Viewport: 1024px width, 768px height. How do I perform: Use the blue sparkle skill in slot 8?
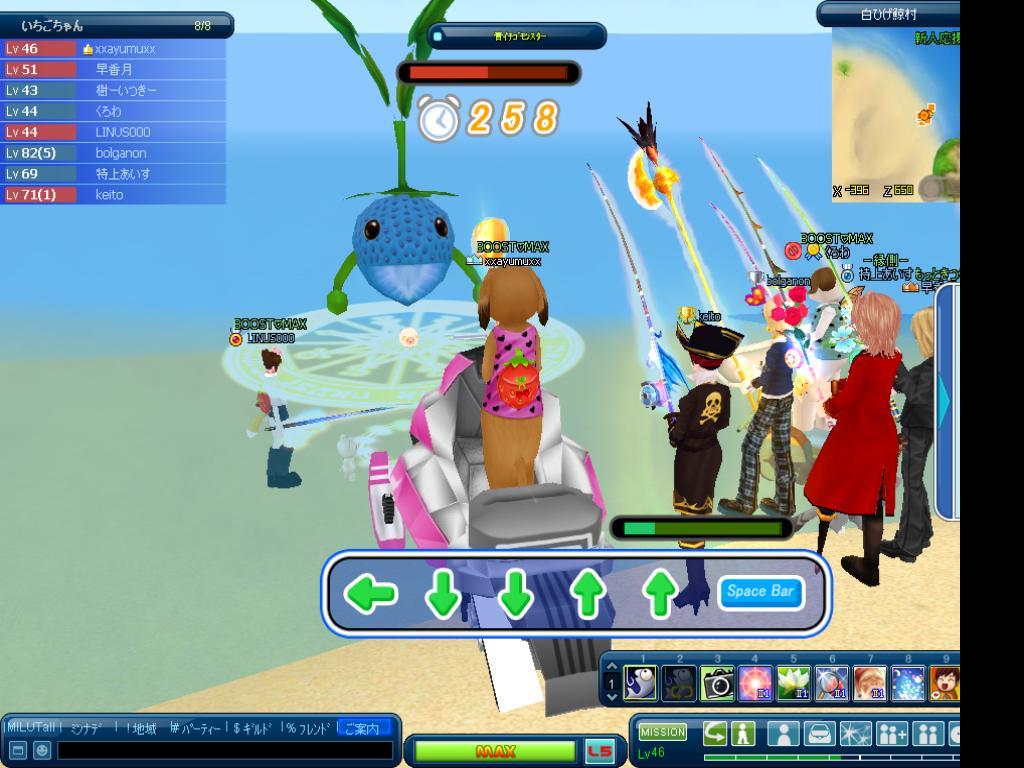pos(908,683)
